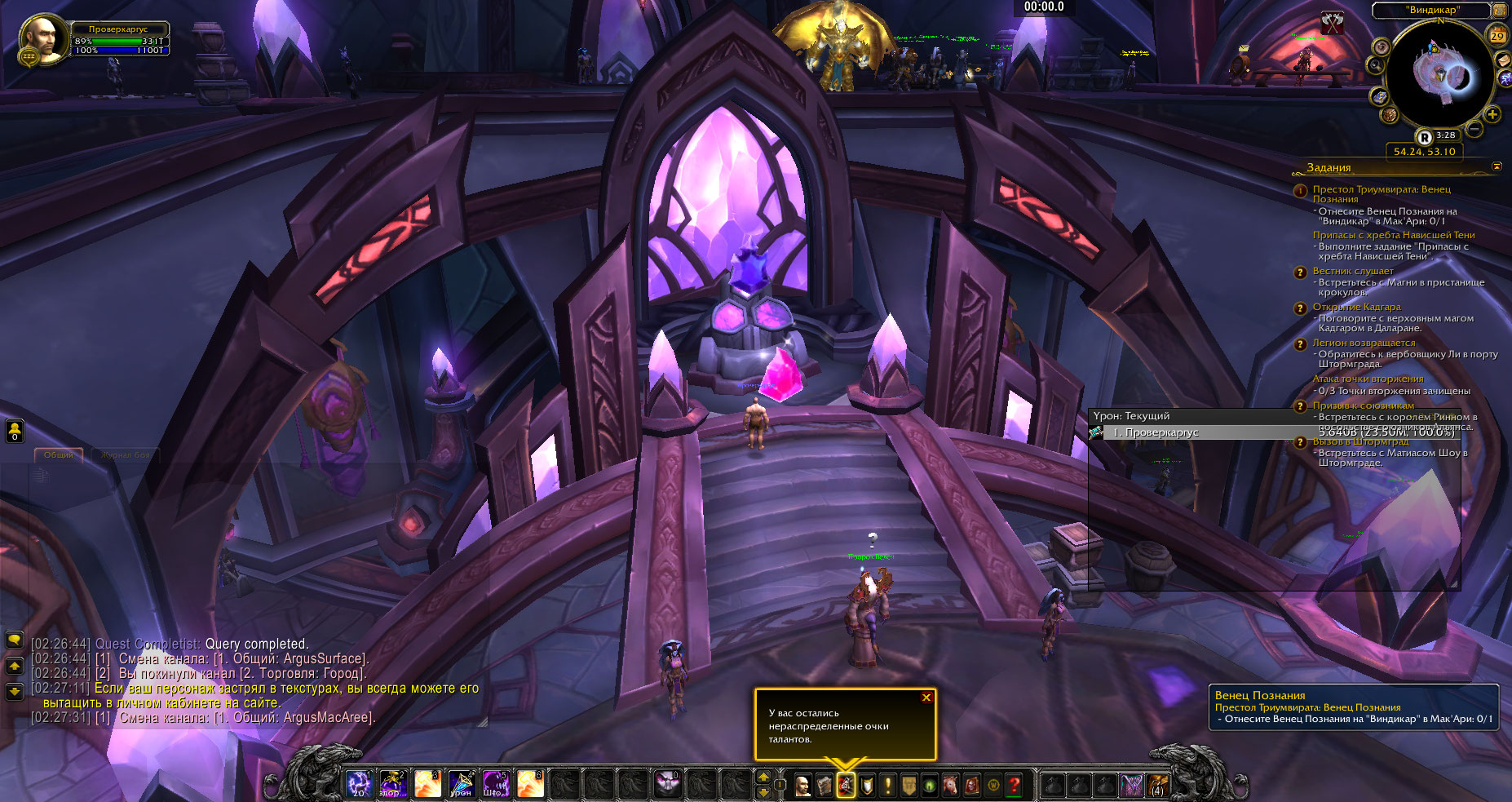The image size is (1512, 802).
Task: Activate the lightning spell in action slot 1
Action: (358, 783)
